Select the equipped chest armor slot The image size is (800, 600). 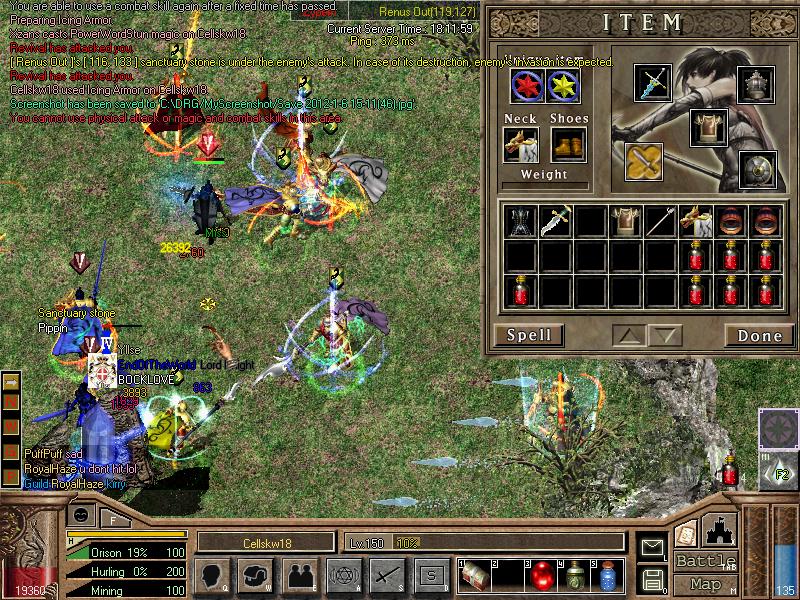coord(707,127)
